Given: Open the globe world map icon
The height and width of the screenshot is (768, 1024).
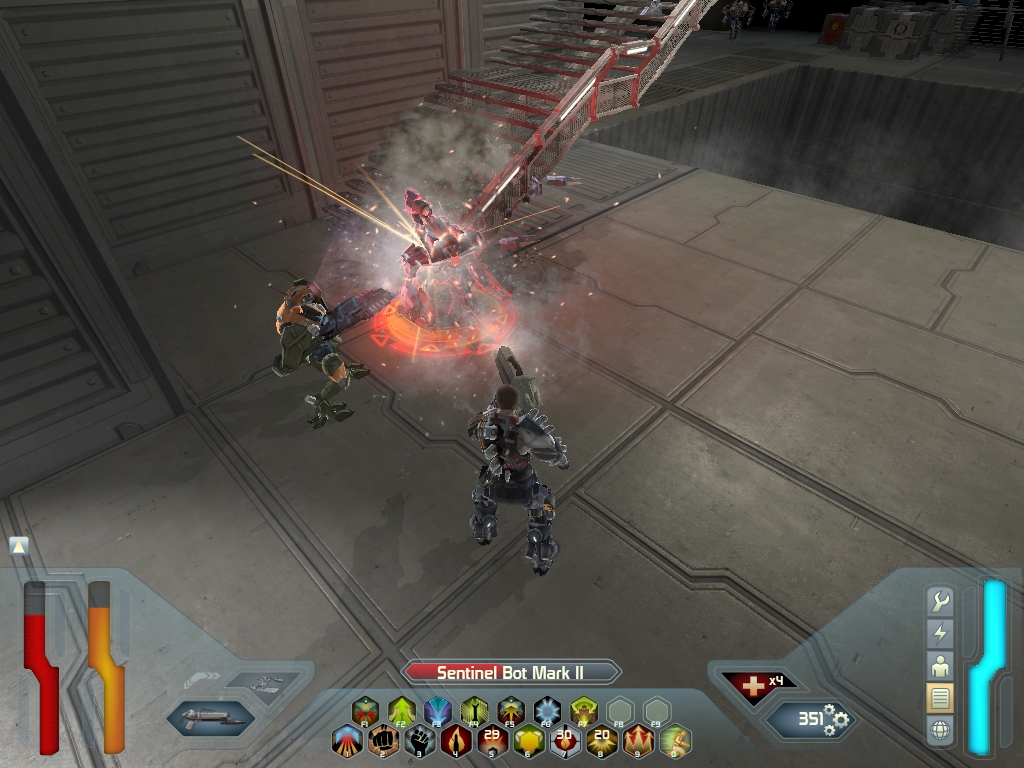Looking at the screenshot, I should (940, 730).
